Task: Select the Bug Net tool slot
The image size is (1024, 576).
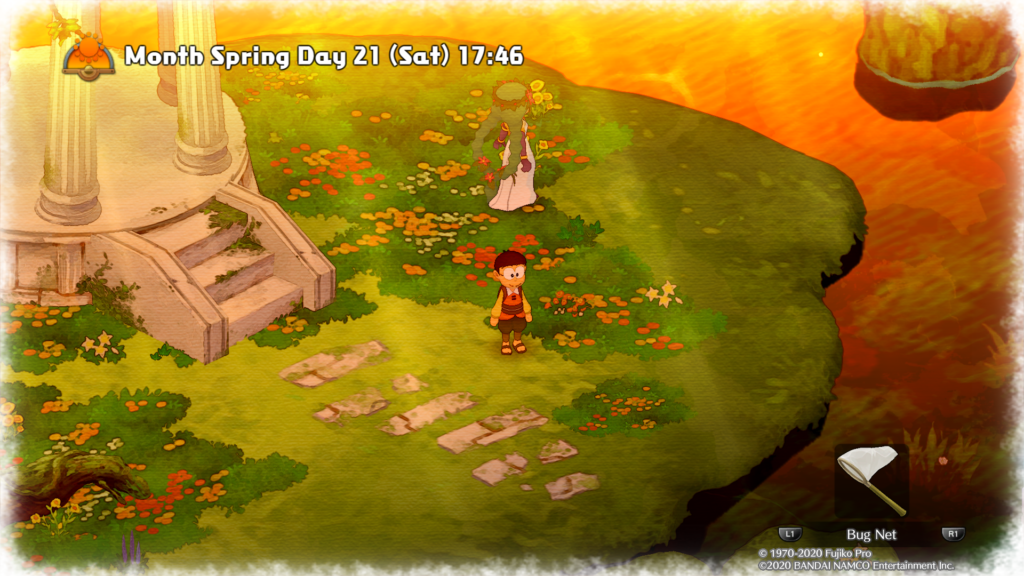Action: [871, 481]
